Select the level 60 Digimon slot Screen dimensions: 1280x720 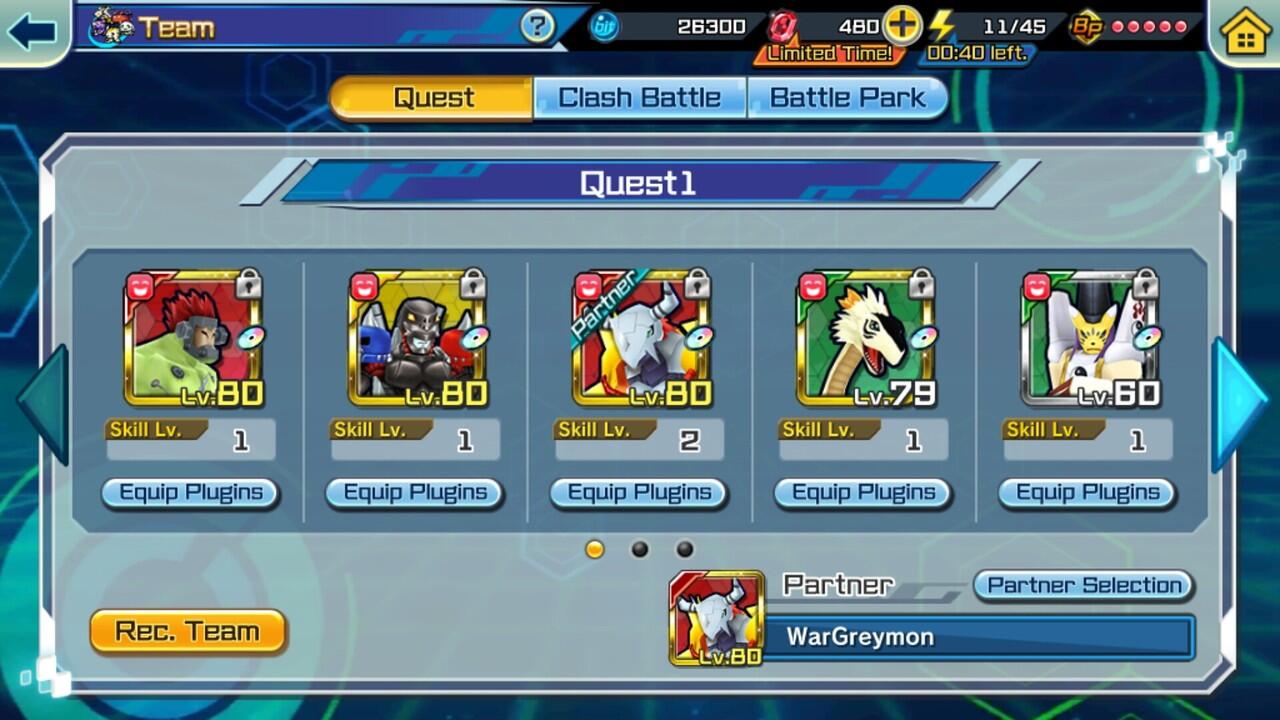click(x=1090, y=340)
